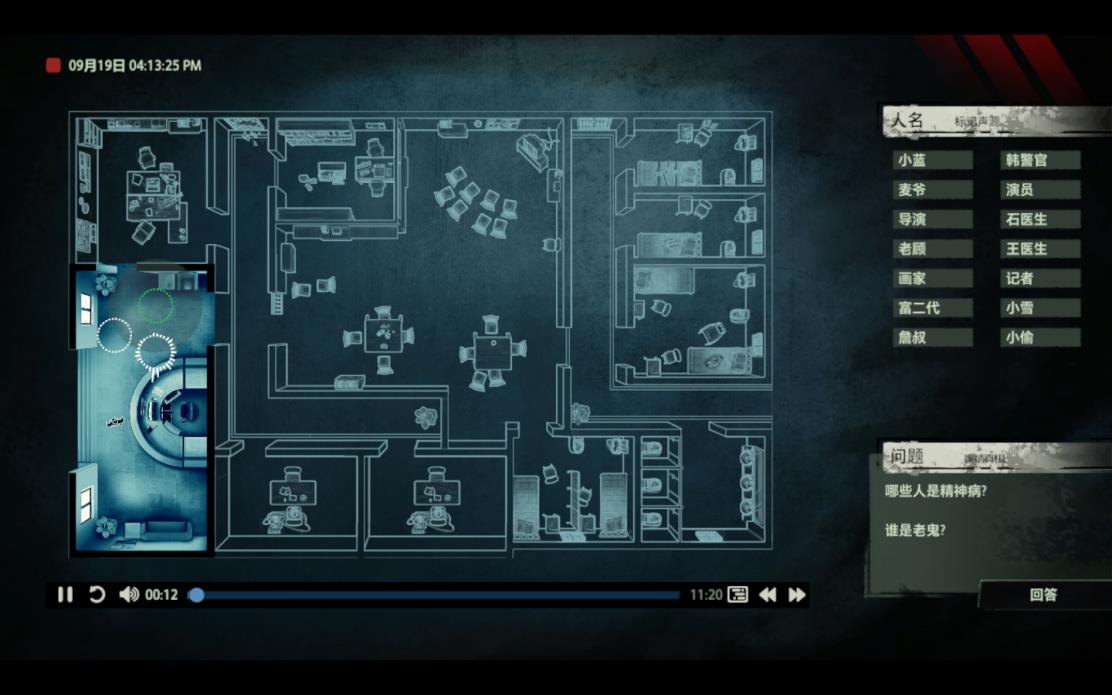This screenshot has width=1112, height=695.
Task: Restart the recording from the beginning
Action: coord(97,595)
